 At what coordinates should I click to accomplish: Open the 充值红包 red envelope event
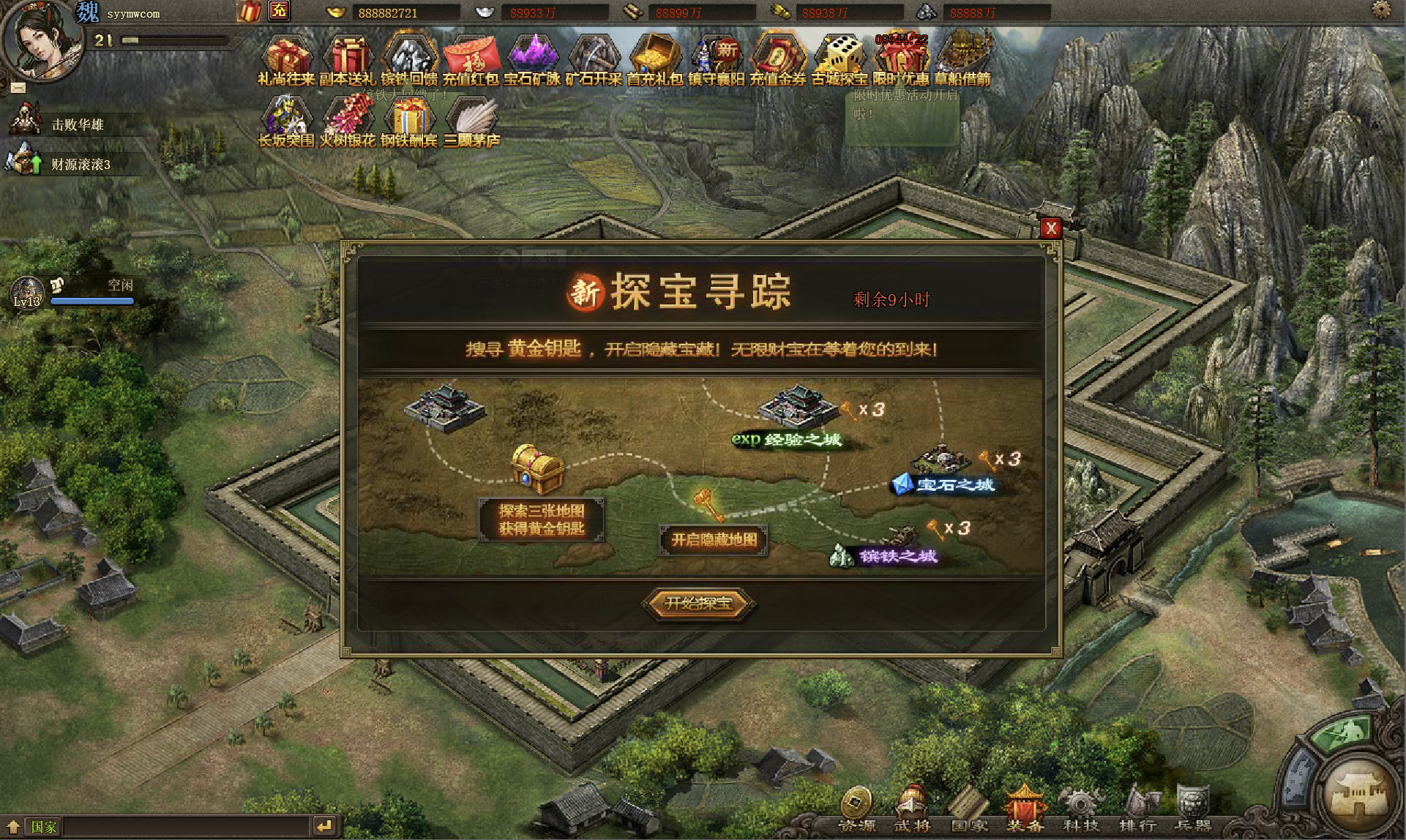click(471, 58)
